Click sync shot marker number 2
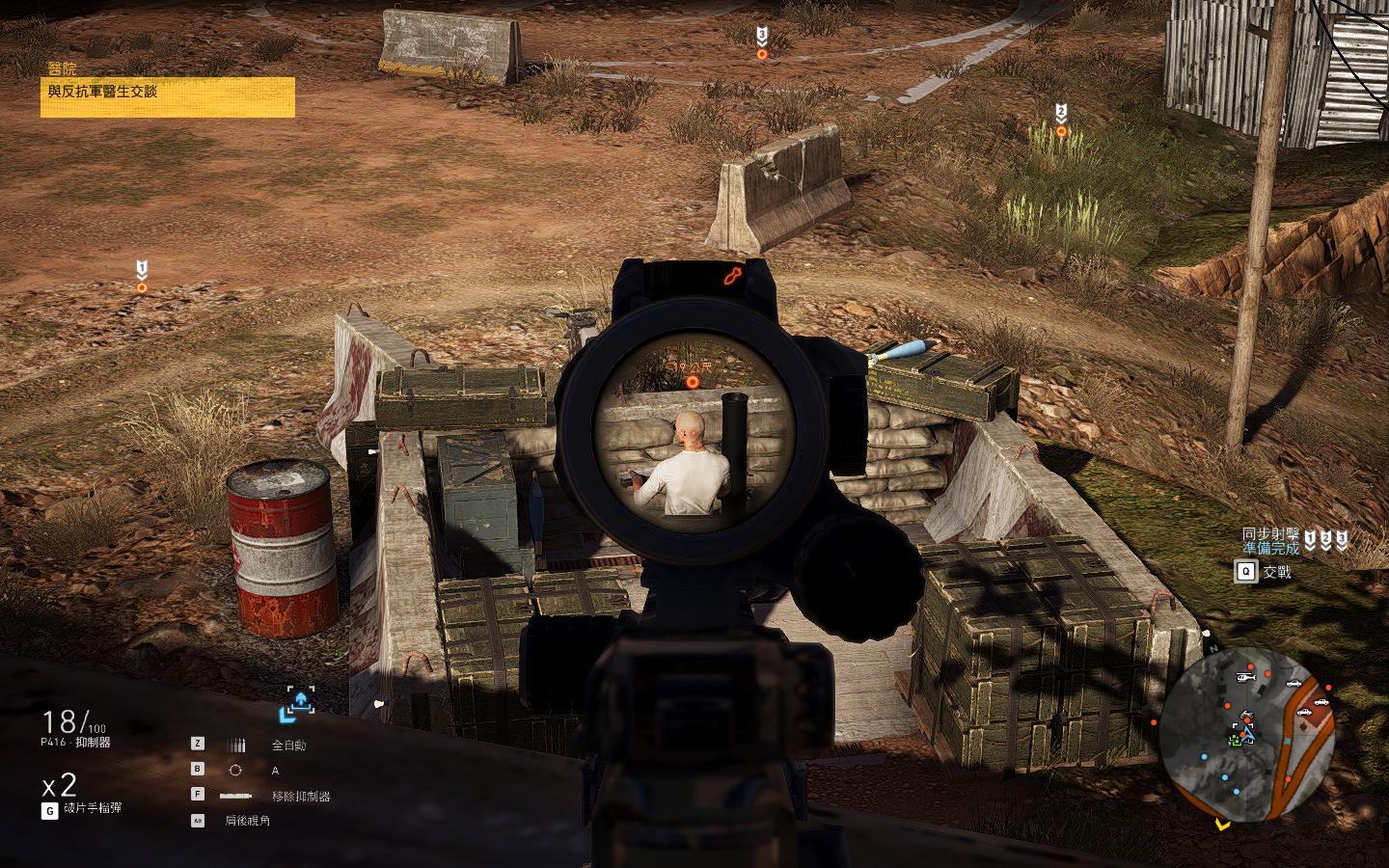 click(x=1061, y=120)
